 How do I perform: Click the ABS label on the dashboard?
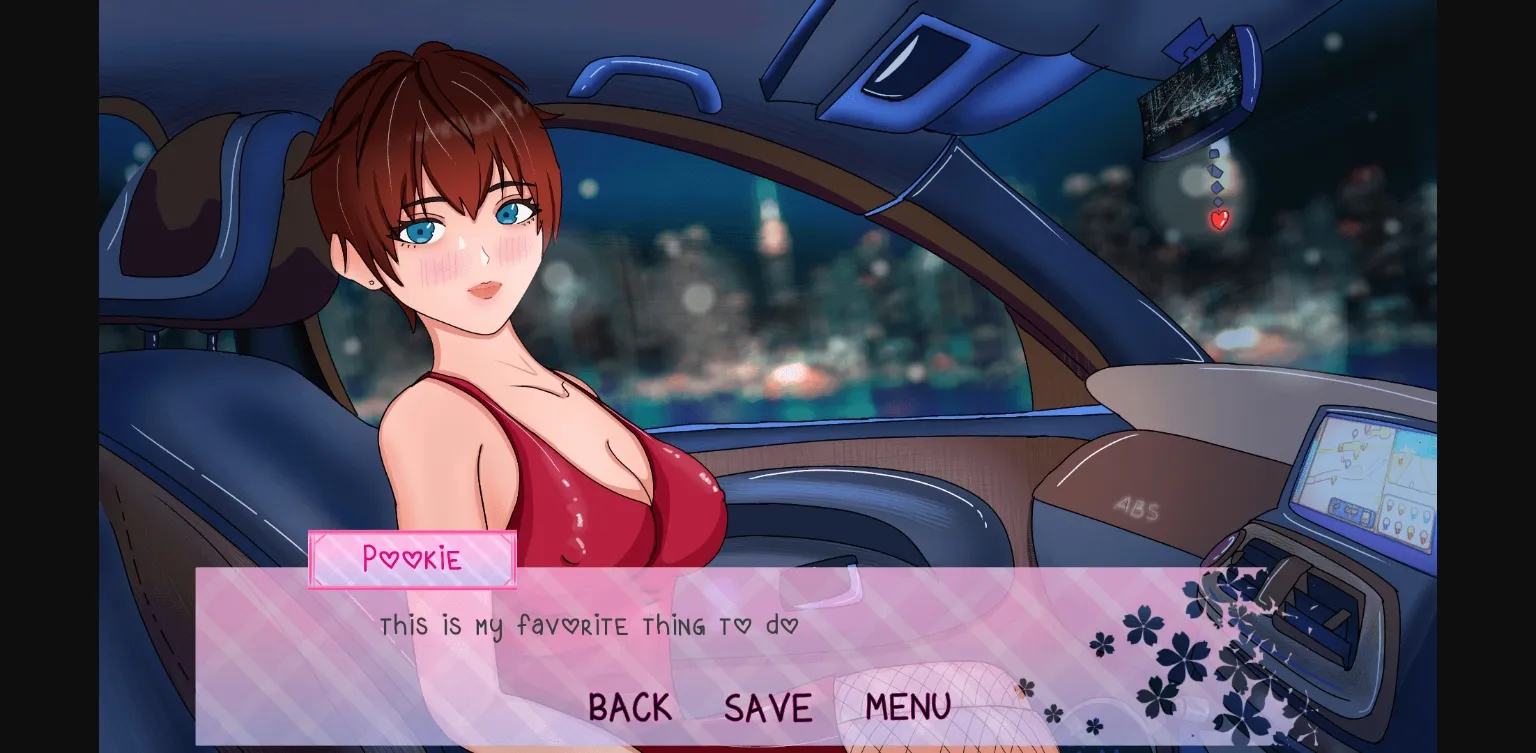[1137, 509]
